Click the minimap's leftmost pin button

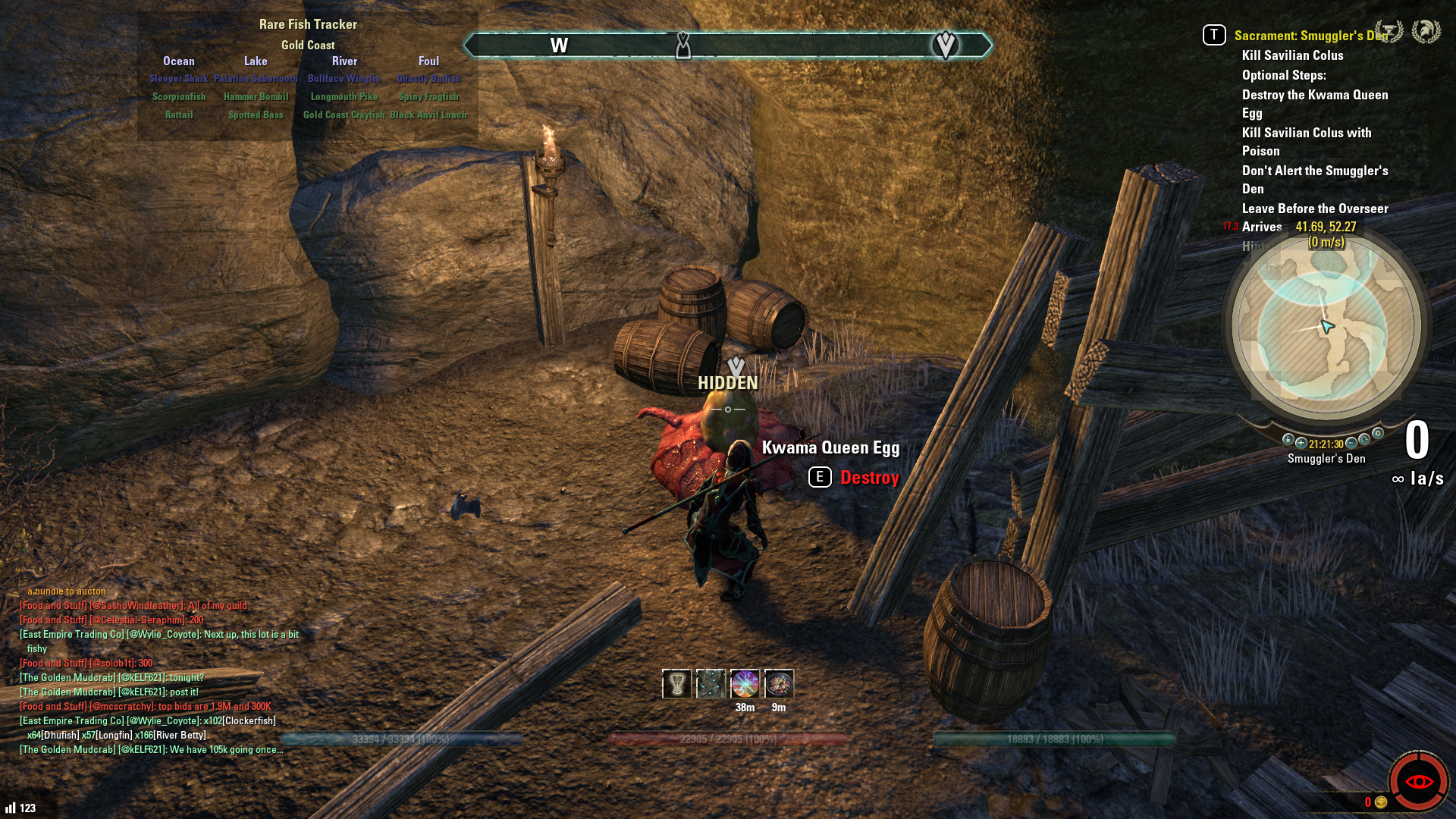(1288, 440)
